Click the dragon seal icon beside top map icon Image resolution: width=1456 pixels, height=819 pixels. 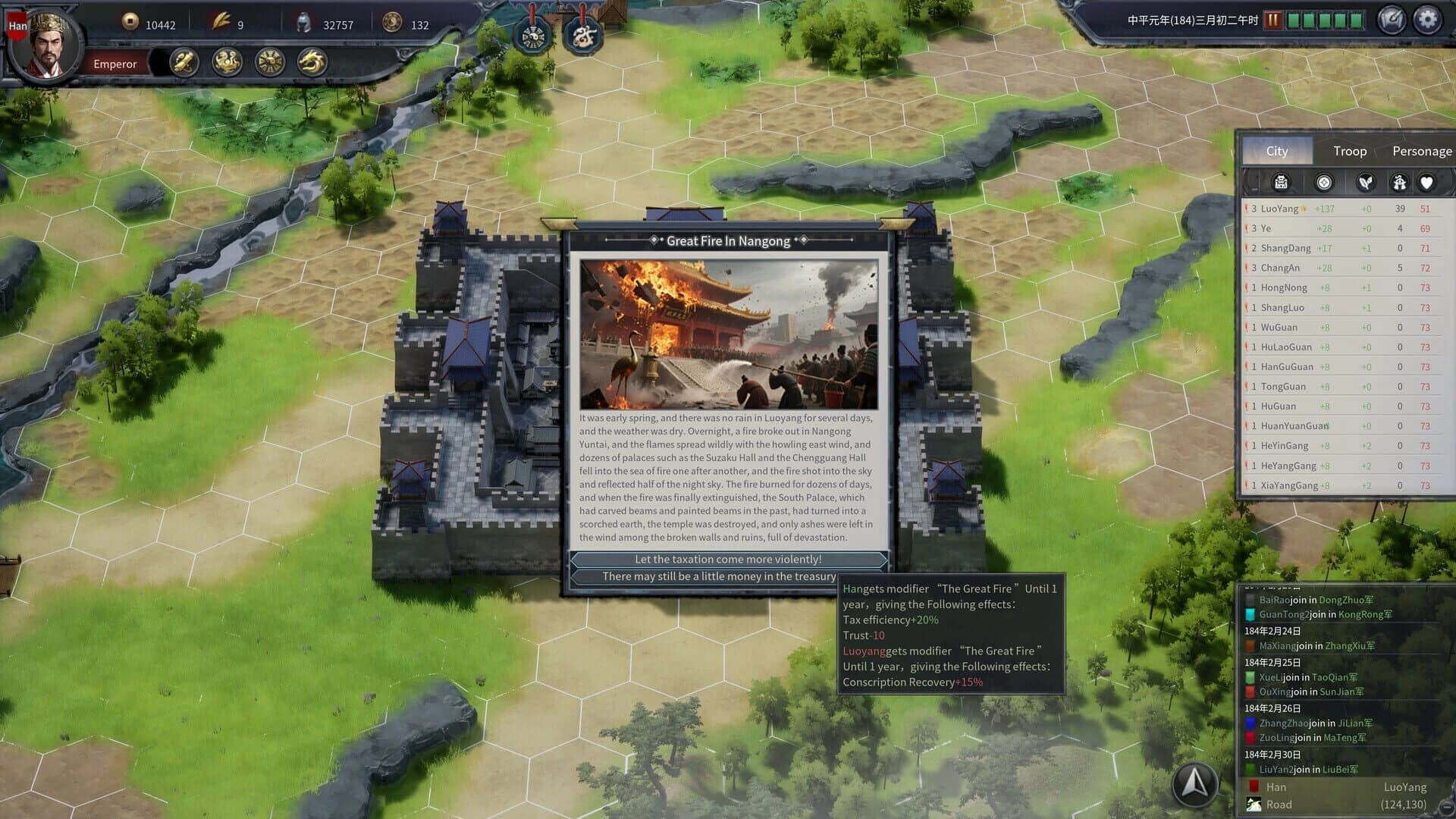pyautogui.click(x=582, y=34)
